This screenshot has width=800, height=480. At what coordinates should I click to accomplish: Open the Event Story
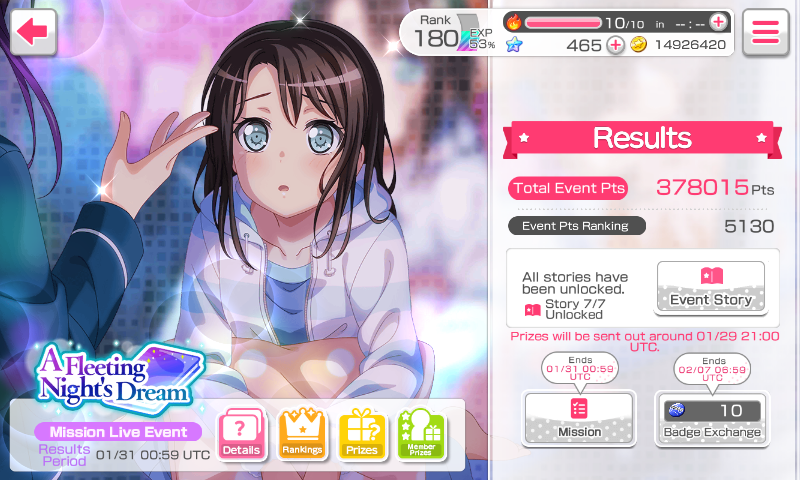tap(710, 287)
